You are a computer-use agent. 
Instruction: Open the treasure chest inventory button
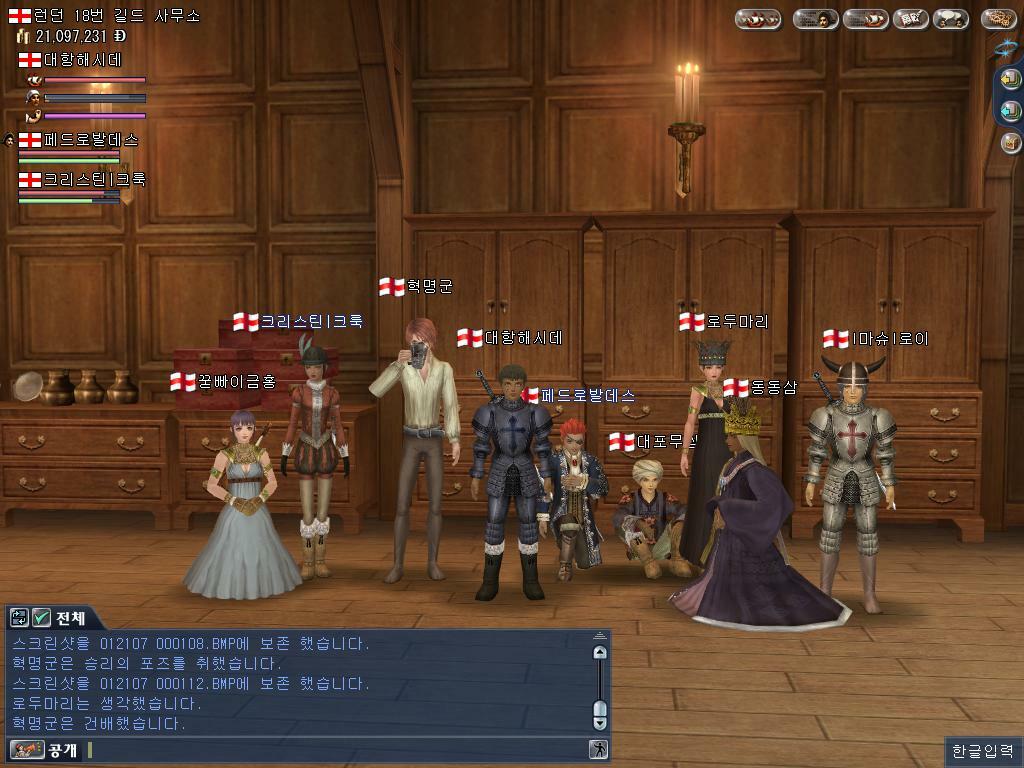1010,142
